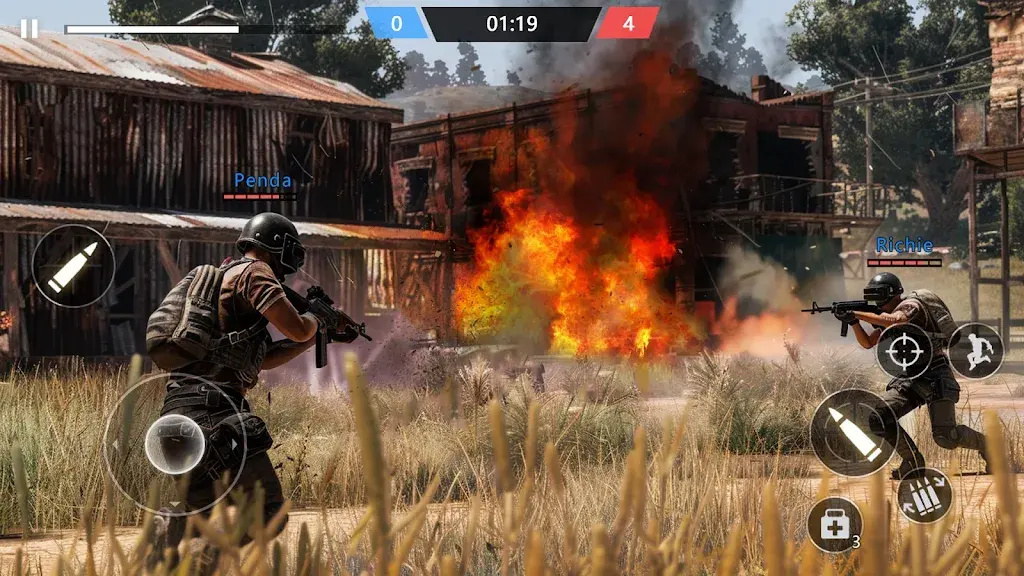This screenshot has width=1024, height=576.
Task: Pause the match with the pause button
Action: pos(29,29)
